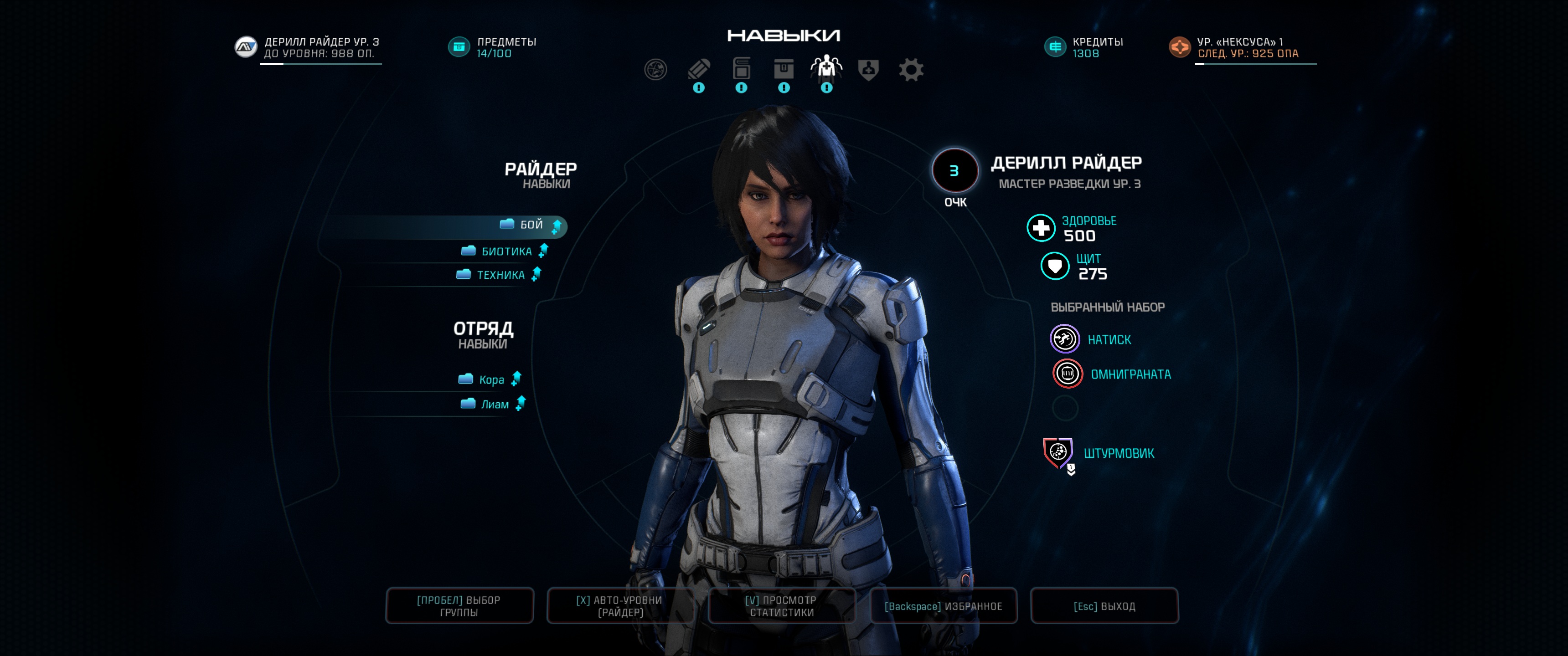
Task: Select the БОЙ skill category
Action: point(531,225)
